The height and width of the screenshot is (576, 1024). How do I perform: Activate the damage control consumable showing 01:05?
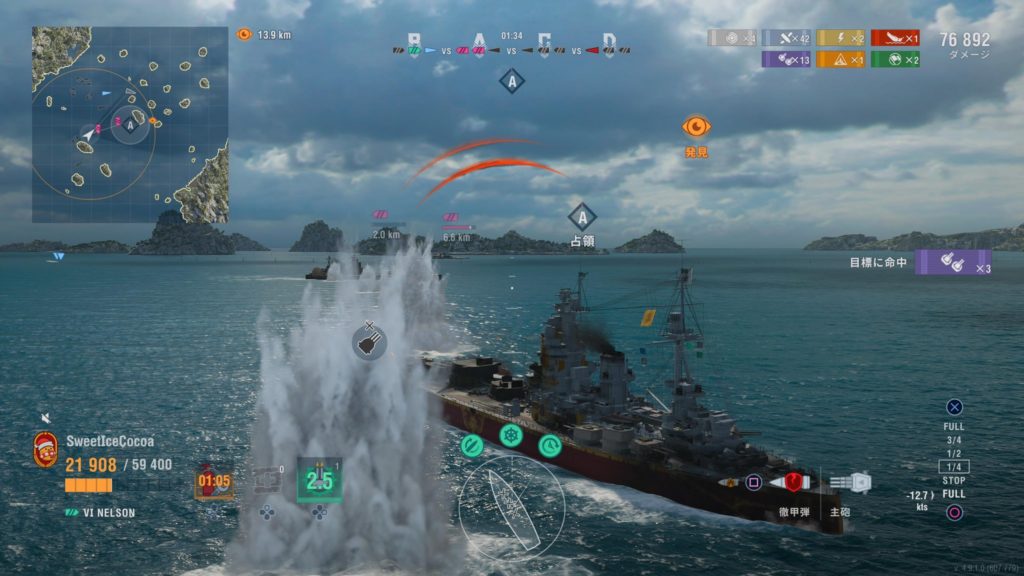(214, 481)
